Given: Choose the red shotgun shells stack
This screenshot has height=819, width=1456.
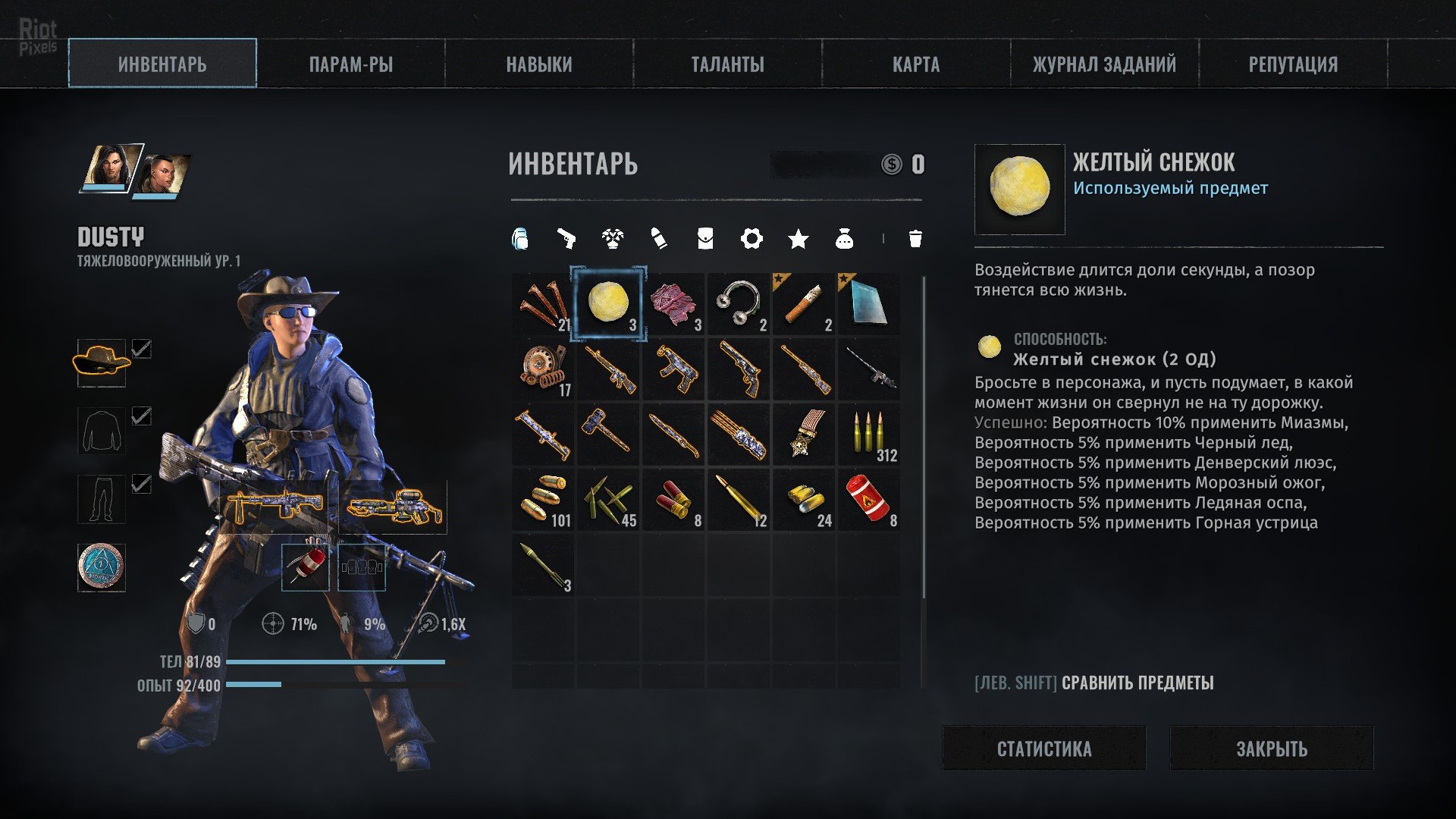Looking at the screenshot, I should coord(673,500).
